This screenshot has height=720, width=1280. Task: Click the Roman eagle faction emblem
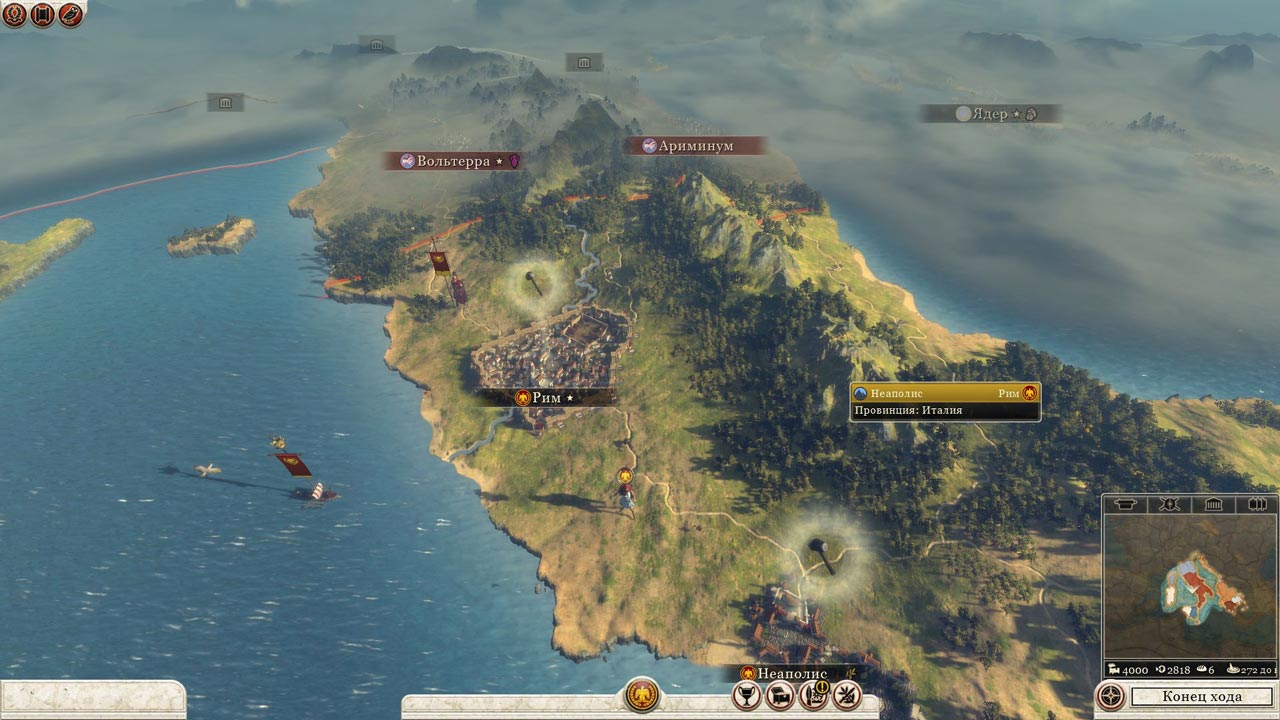(x=641, y=695)
